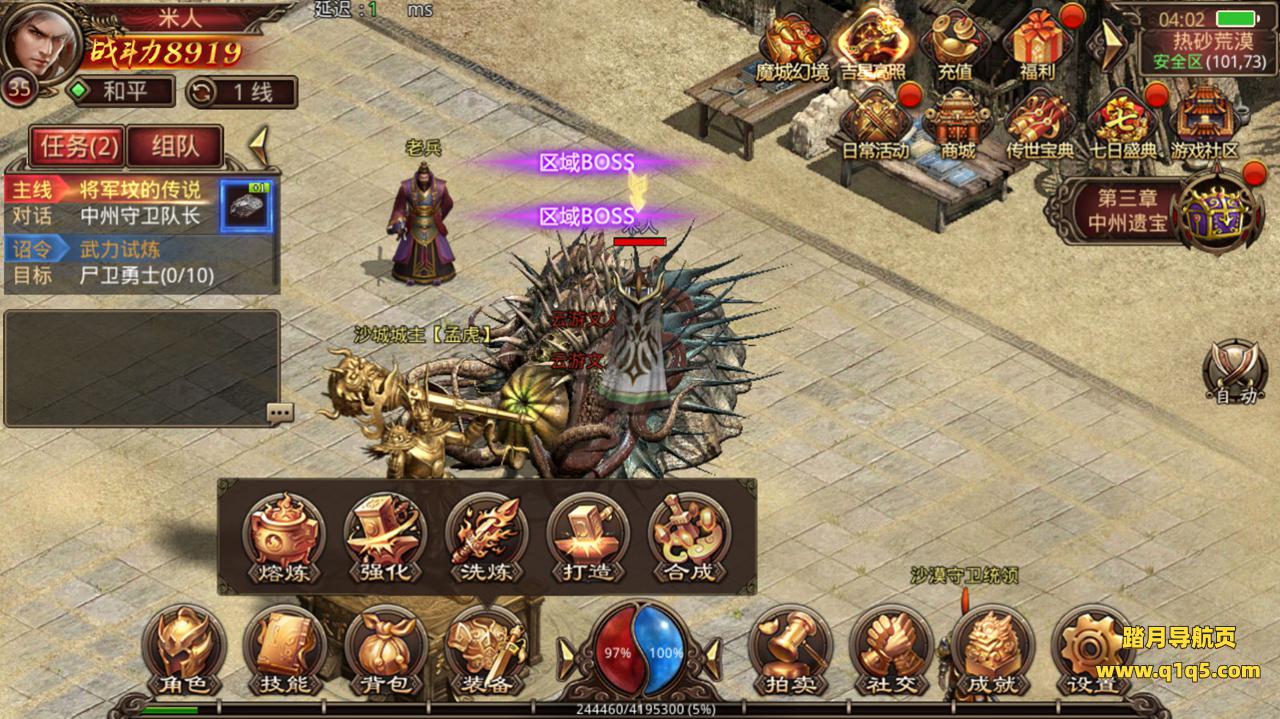Screen dimensions: 1280x719
Task: Open the 角色 character sheet
Action: [x=184, y=650]
